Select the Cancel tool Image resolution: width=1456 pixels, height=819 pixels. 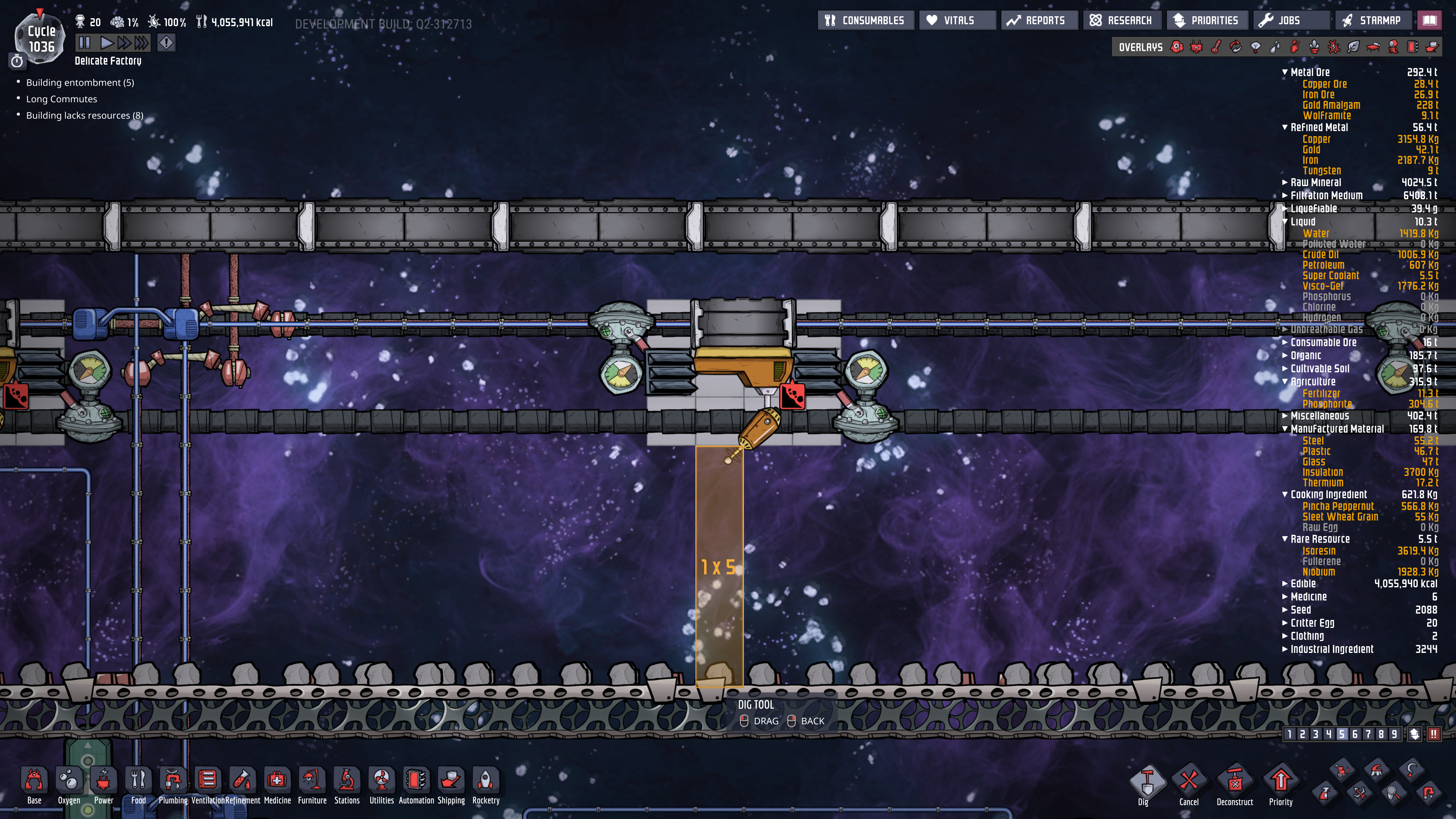pyautogui.click(x=1189, y=786)
